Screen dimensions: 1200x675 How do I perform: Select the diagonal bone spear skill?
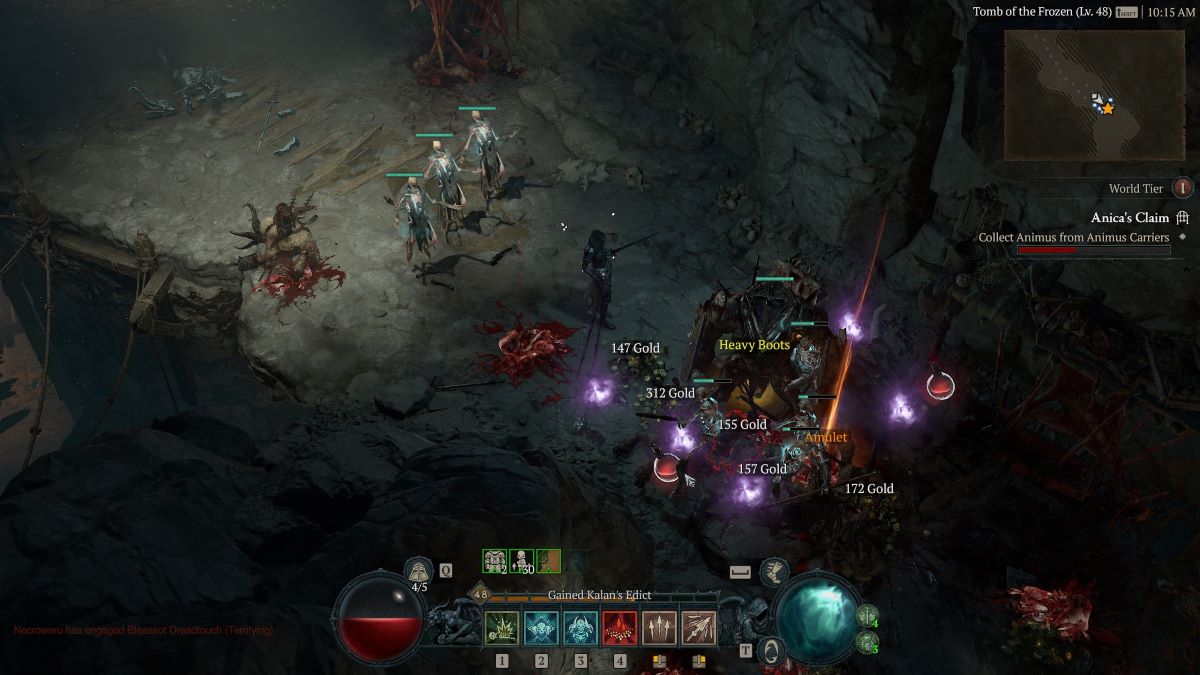699,628
